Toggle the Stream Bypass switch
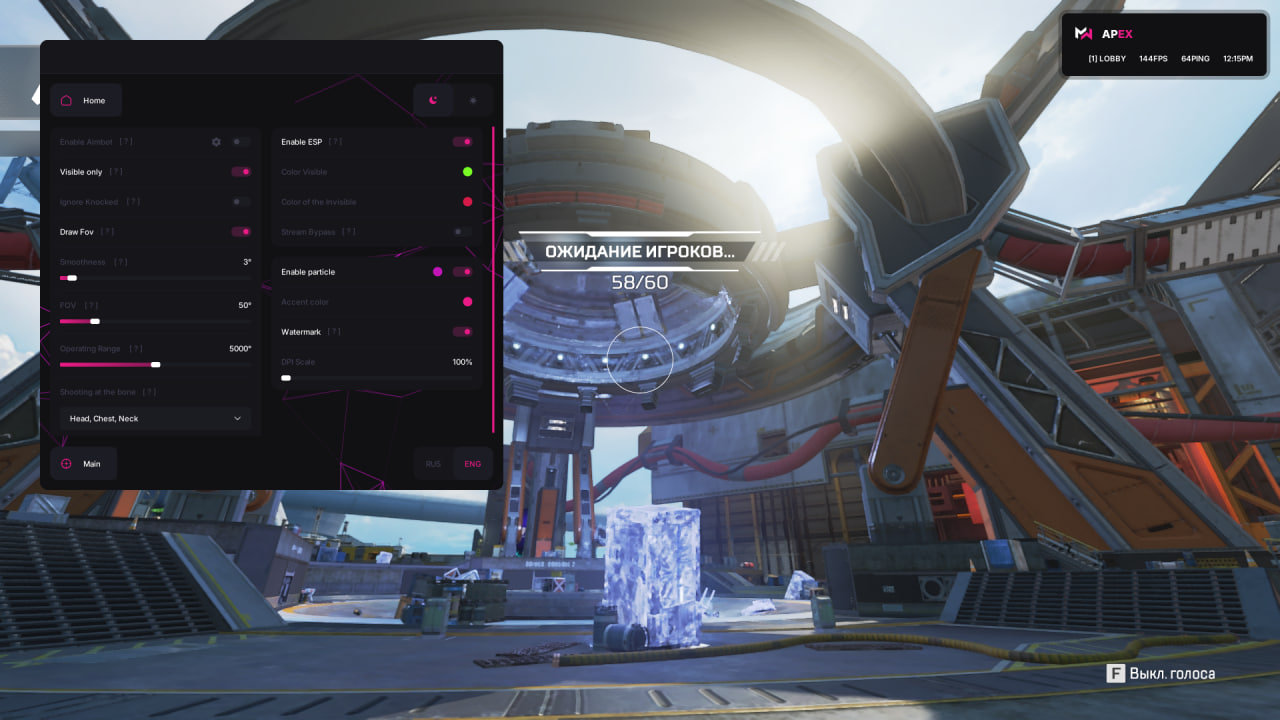This screenshot has height=720, width=1280. tap(462, 232)
